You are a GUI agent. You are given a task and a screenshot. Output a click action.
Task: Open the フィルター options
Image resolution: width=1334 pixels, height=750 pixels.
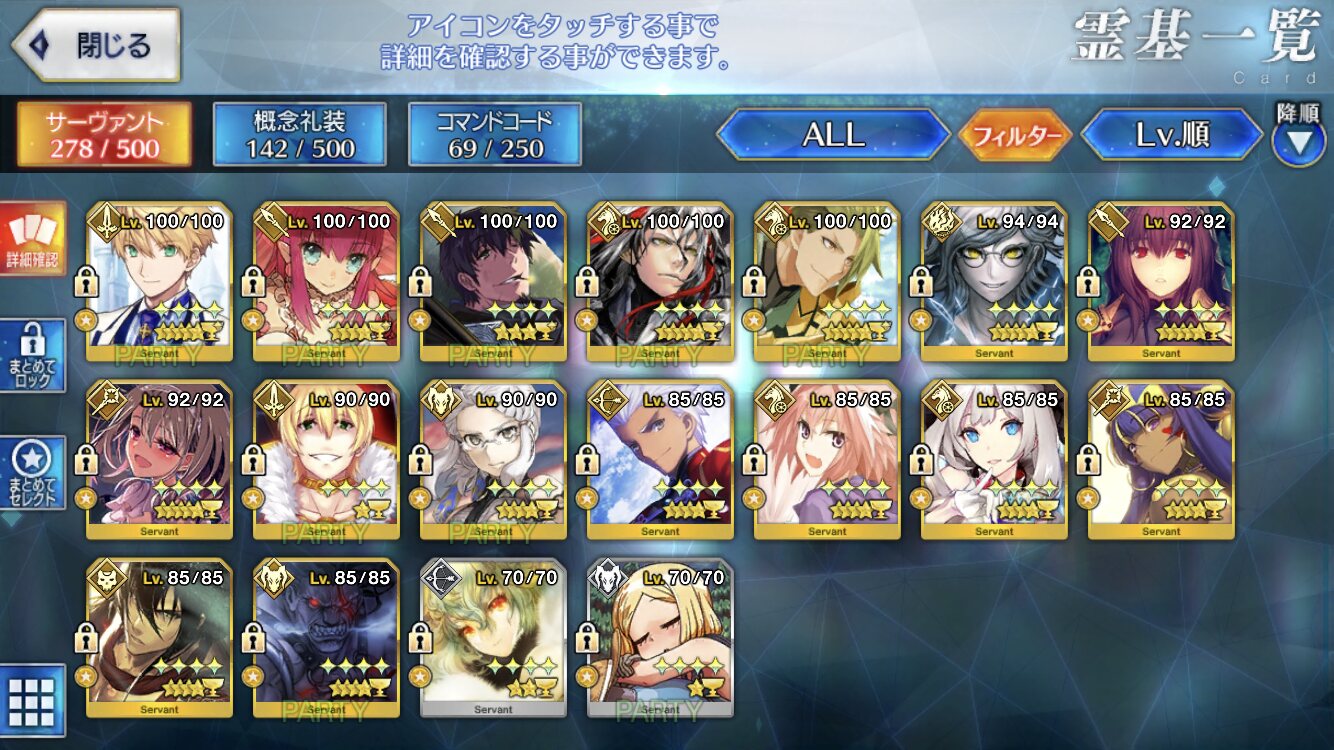[x=1015, y=135]
